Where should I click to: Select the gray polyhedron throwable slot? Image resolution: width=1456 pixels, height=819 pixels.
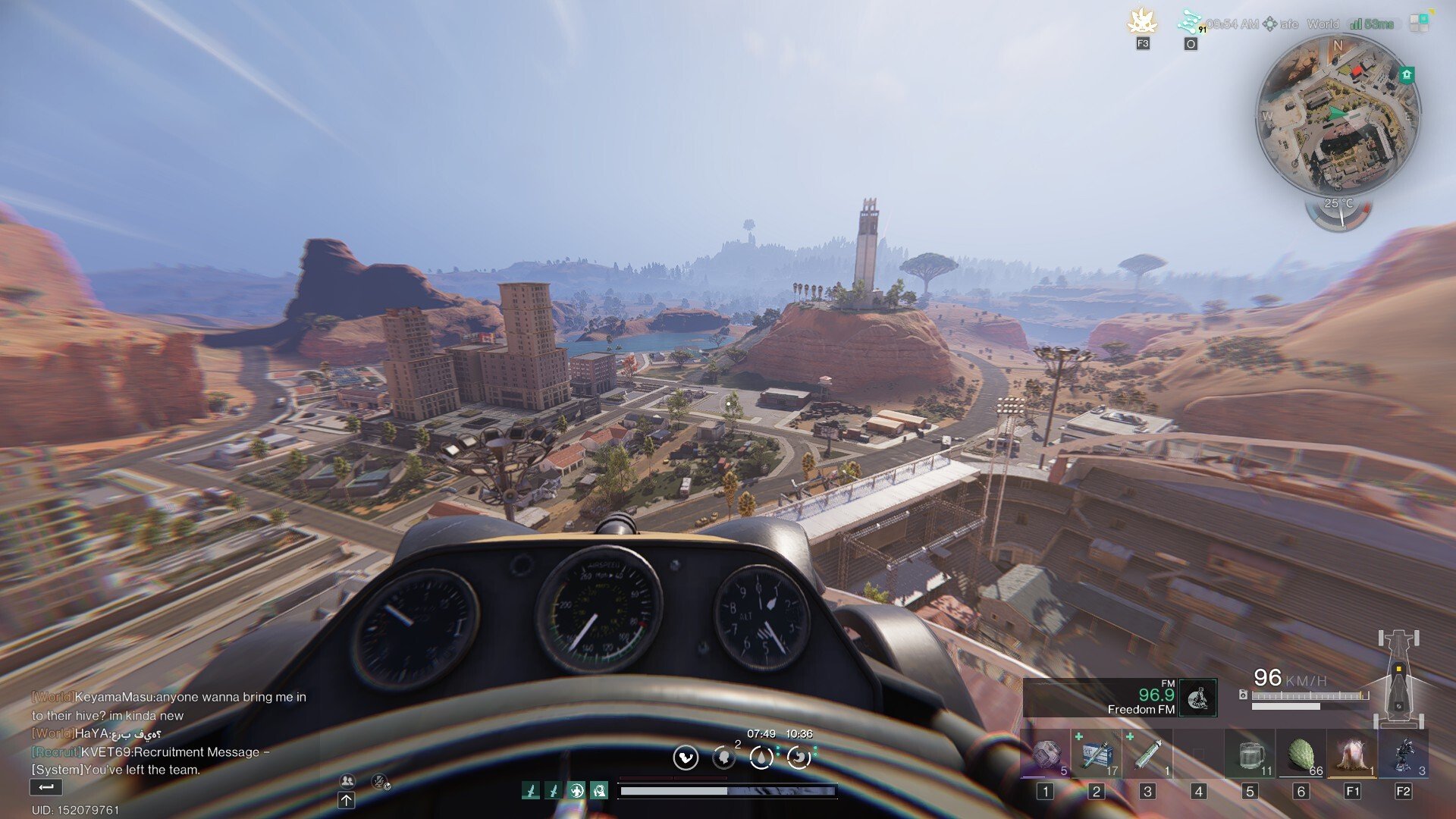click(1046, 755)
